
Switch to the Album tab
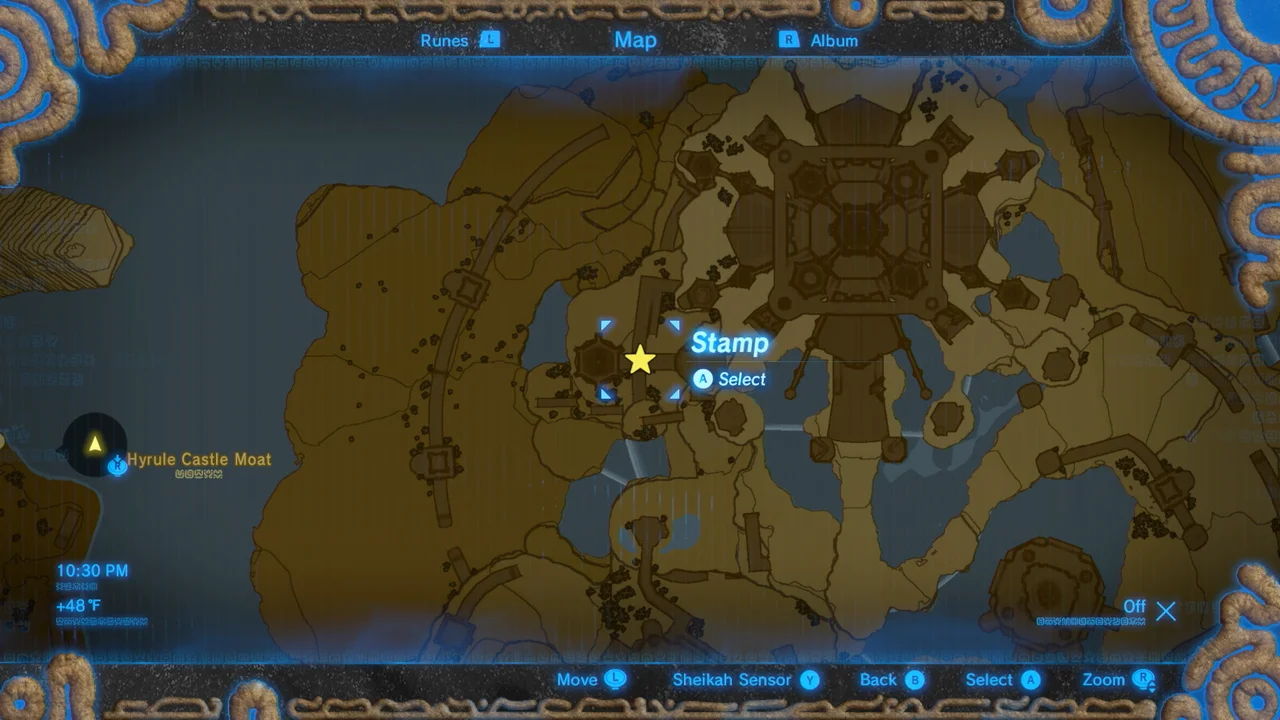(x=835, y=40)
